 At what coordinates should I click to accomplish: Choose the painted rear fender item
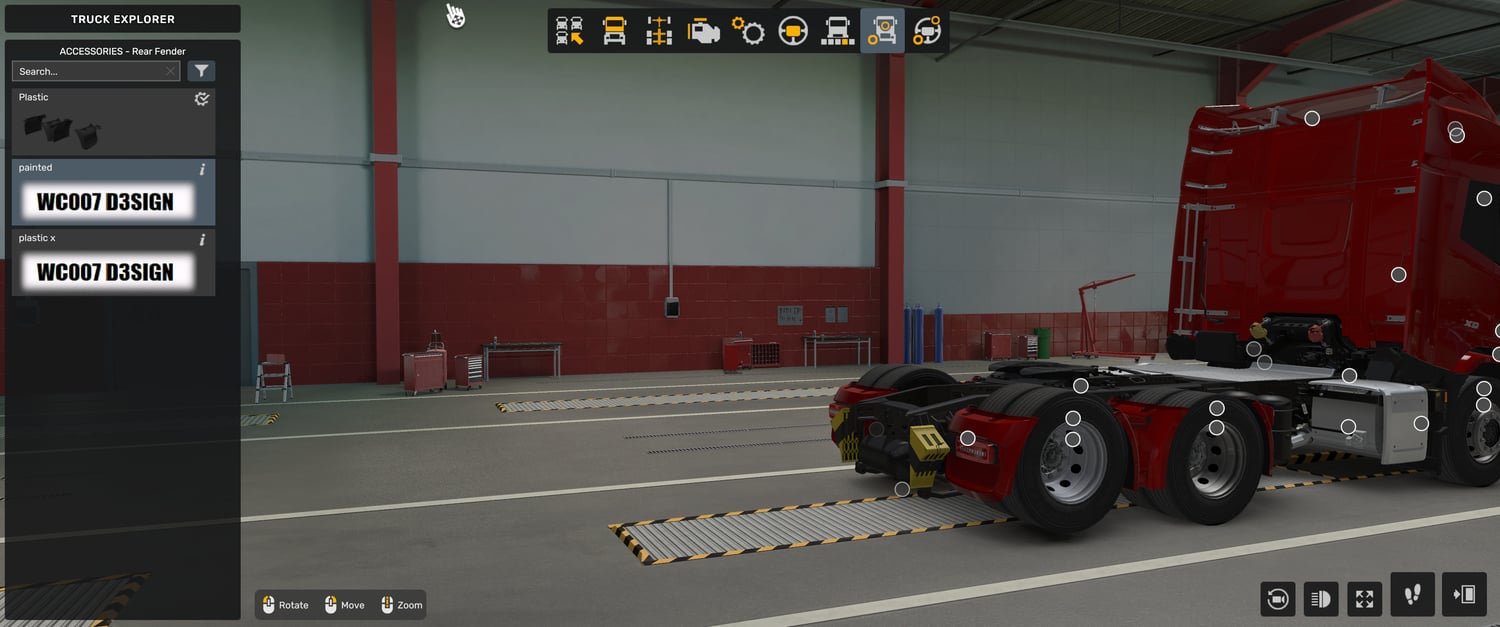point(105,201)
